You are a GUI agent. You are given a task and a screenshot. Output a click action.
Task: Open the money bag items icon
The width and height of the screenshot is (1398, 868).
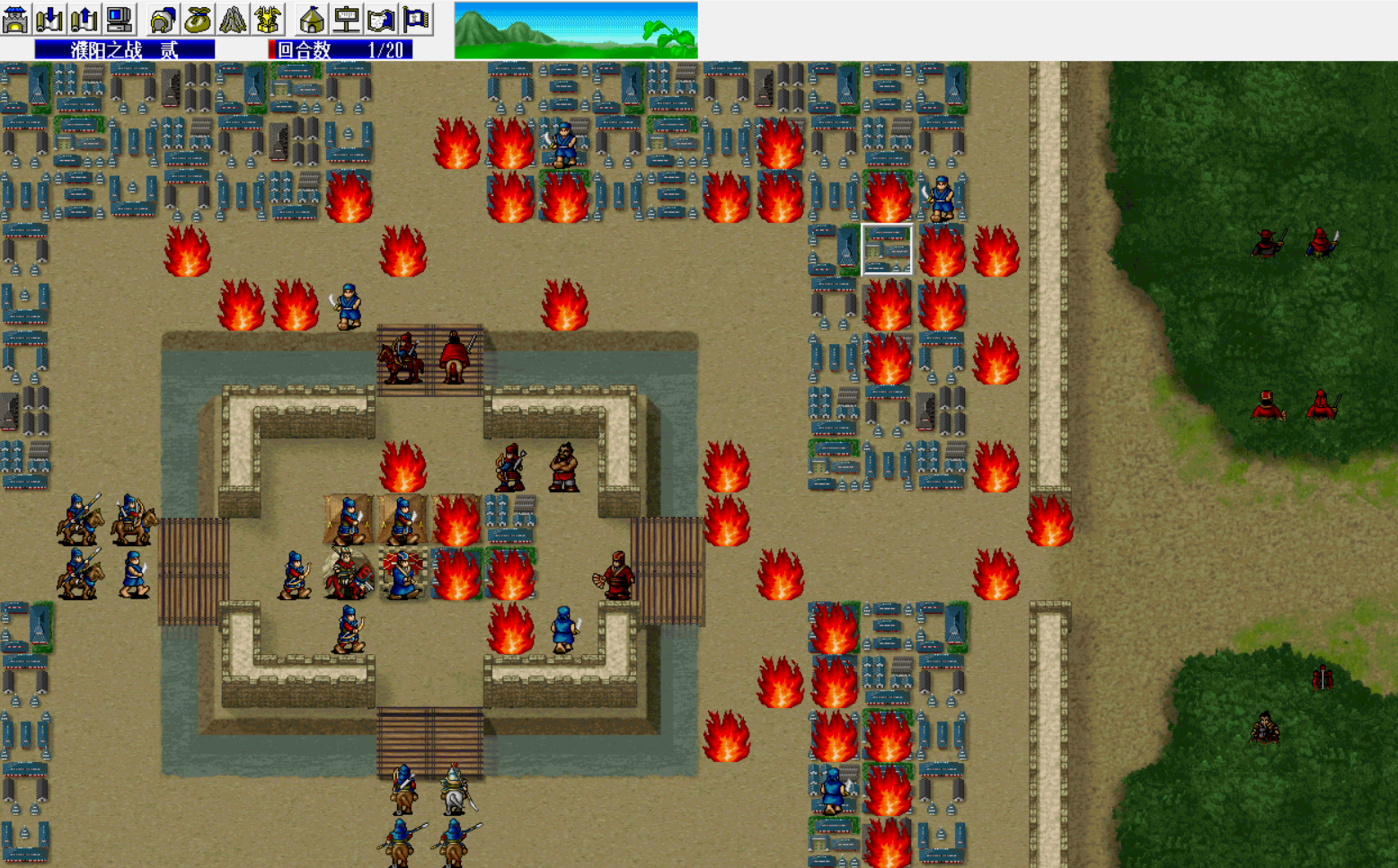point(198,19)
